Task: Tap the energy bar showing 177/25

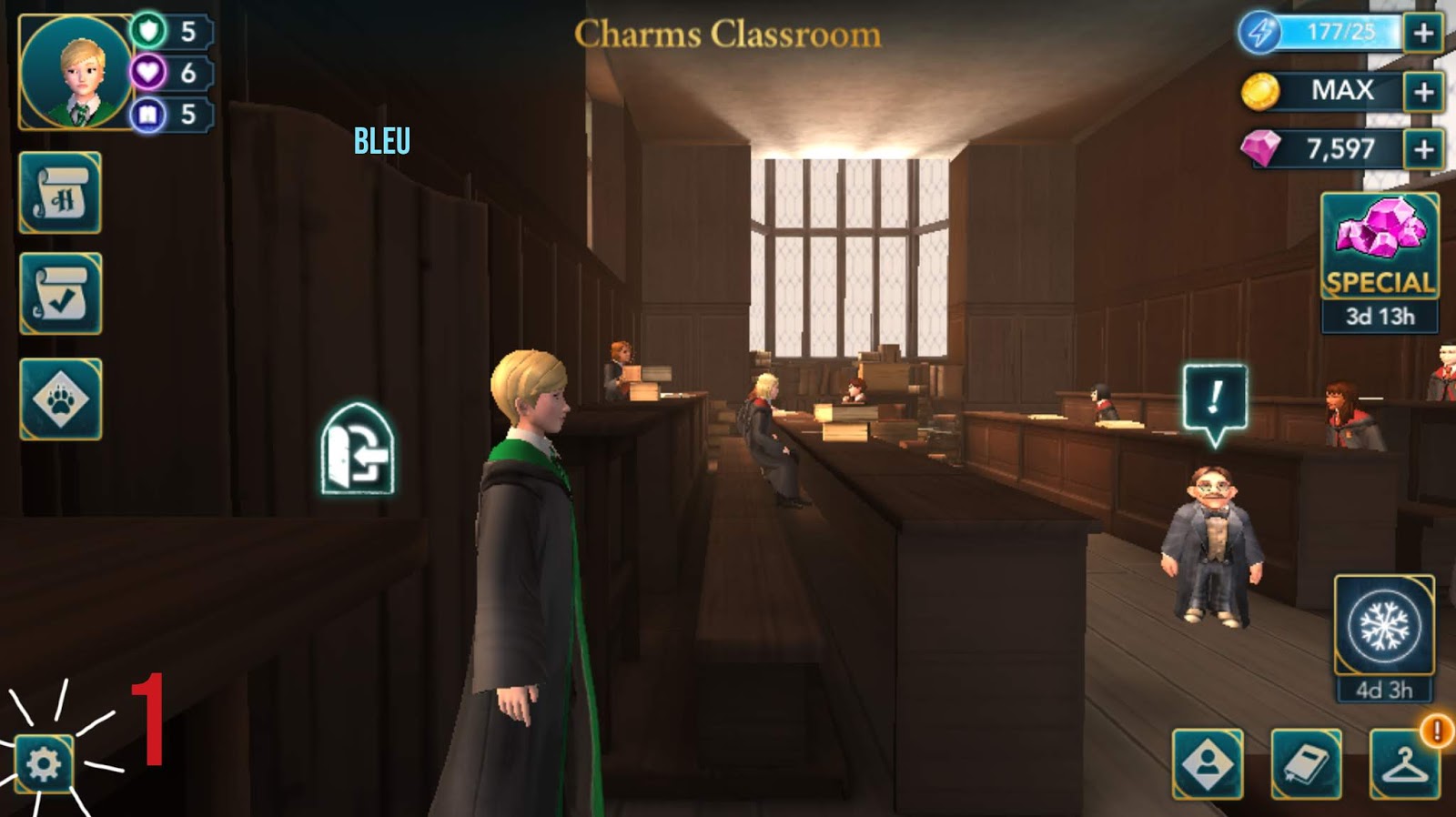Action: click(1329, 31)
